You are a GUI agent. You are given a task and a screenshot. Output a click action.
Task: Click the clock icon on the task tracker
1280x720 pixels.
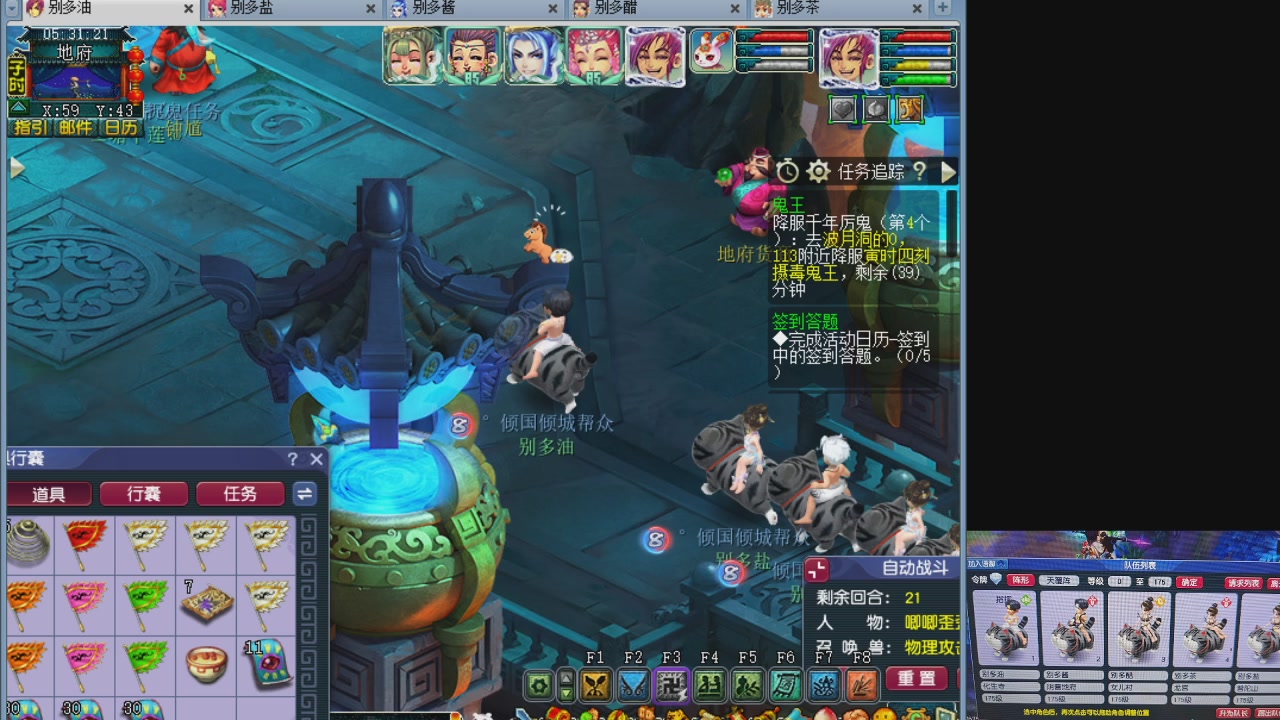pyautogui.click(x=786, y=171)
